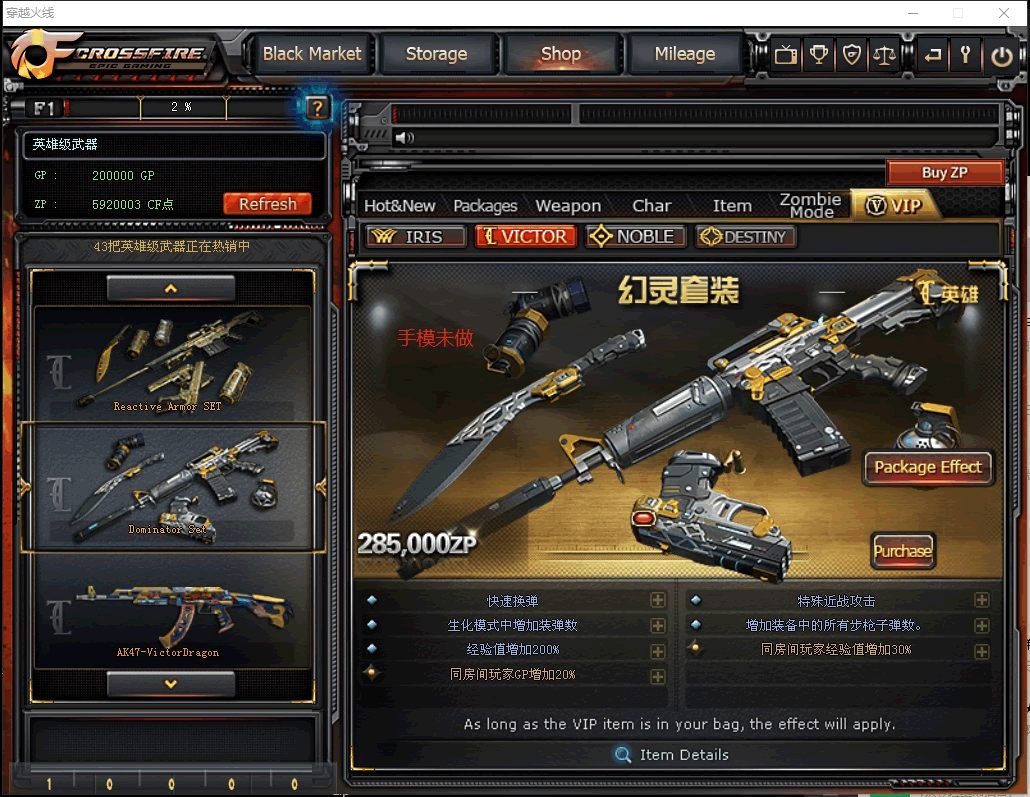Select the NOBLE VIP category

[635, 237]
